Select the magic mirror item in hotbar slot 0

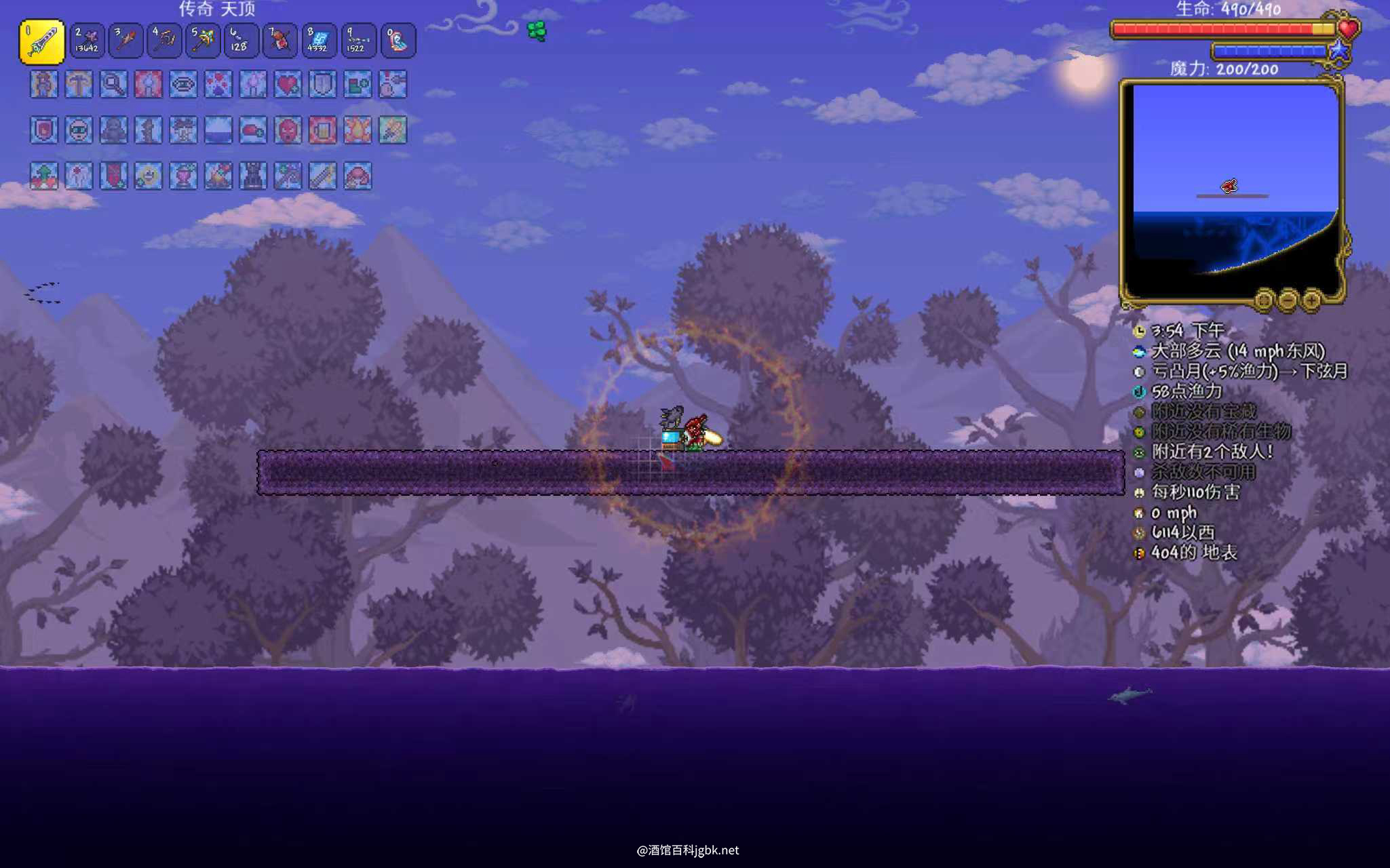click(398, 41)
